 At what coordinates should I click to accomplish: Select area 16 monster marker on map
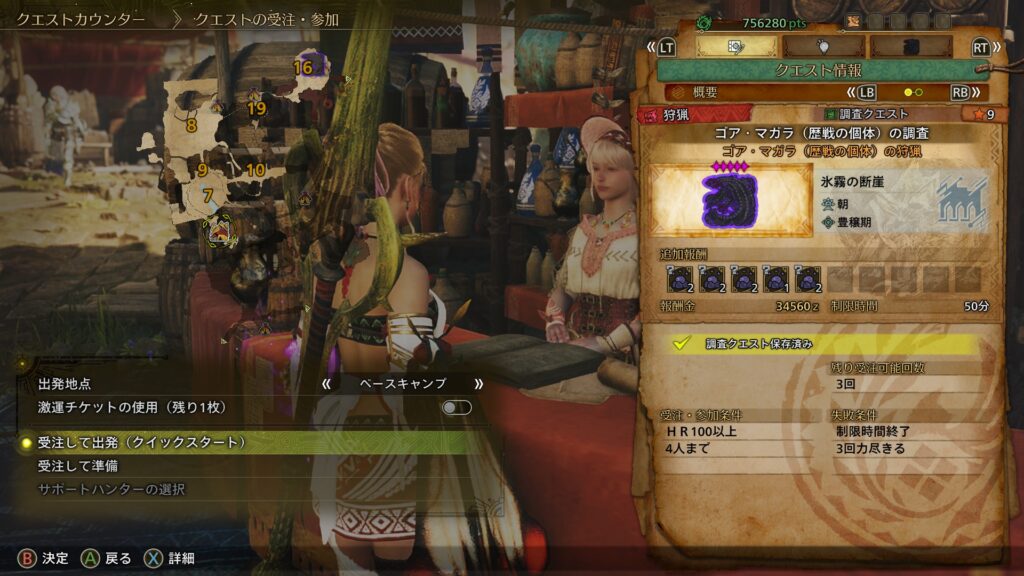(x=312, y=67)
